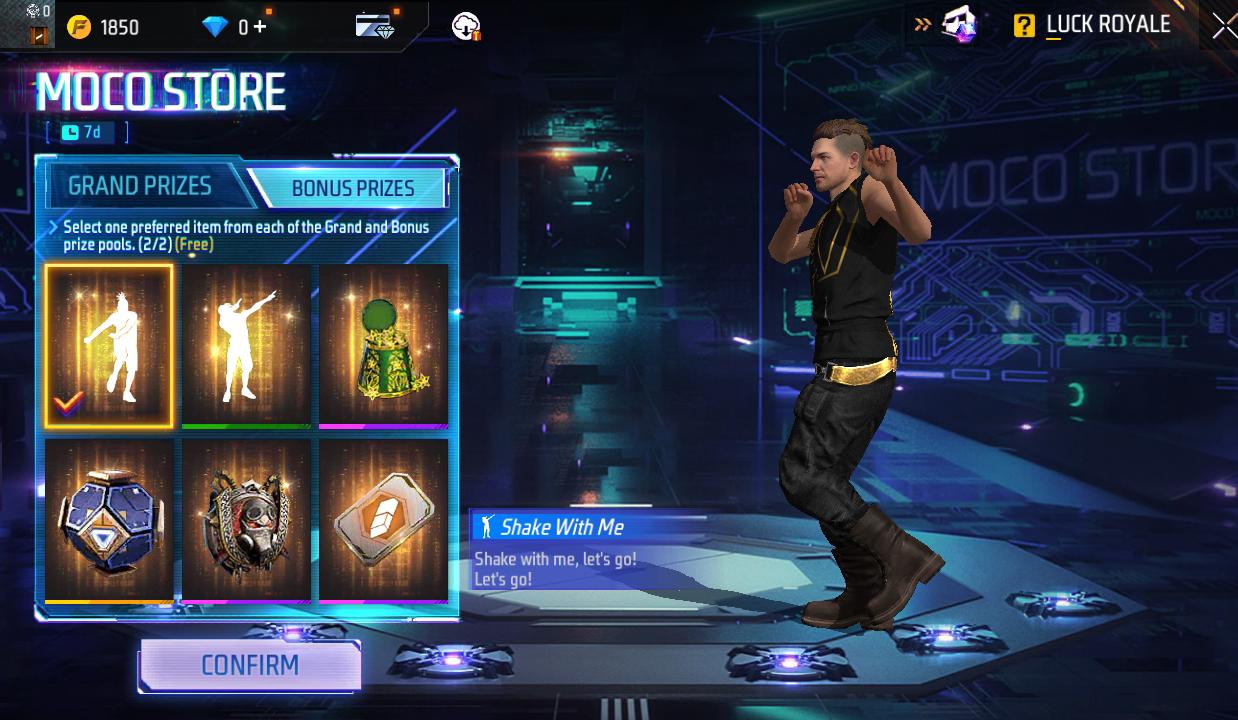Open the Bonus Prizes tab
1238x720 pixels.
coord(352,188)
